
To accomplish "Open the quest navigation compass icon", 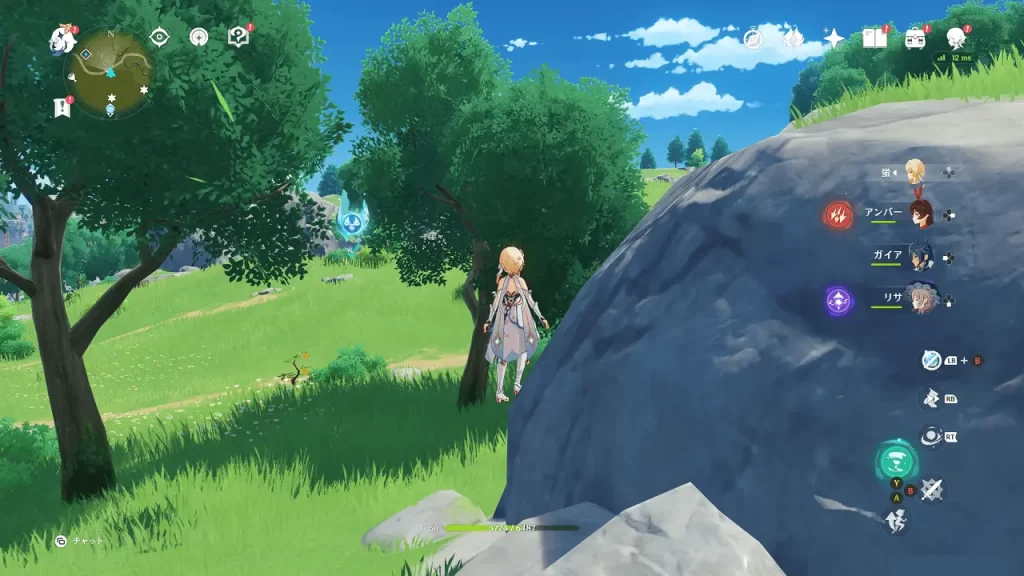I will [199, 38].
